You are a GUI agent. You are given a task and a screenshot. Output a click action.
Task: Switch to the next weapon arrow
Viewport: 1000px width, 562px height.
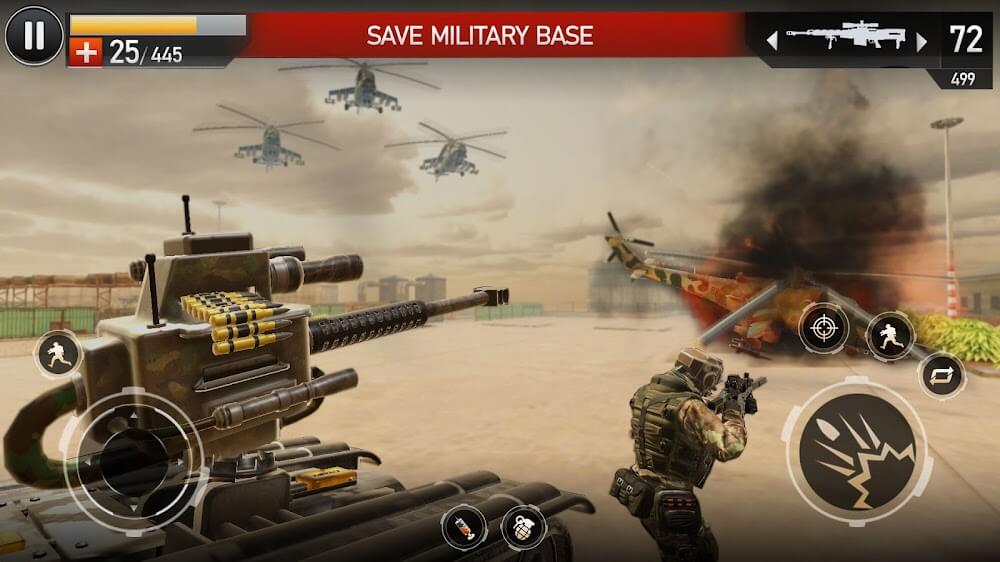(x=922, y=41)
